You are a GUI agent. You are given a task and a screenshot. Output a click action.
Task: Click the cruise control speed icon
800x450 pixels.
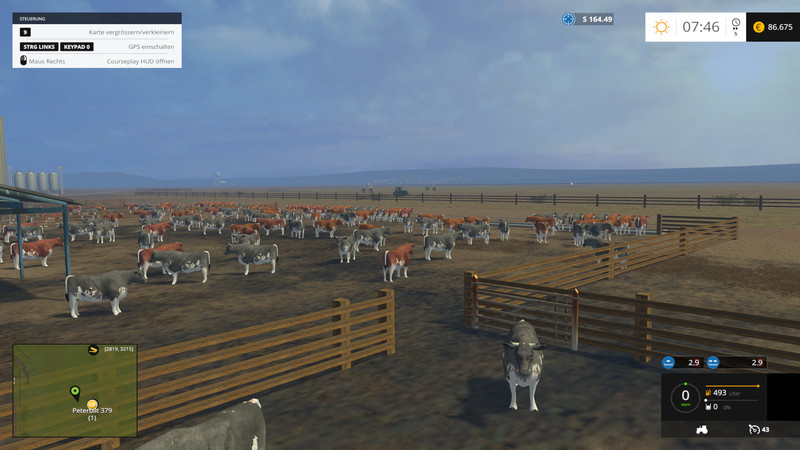point(753,429)
